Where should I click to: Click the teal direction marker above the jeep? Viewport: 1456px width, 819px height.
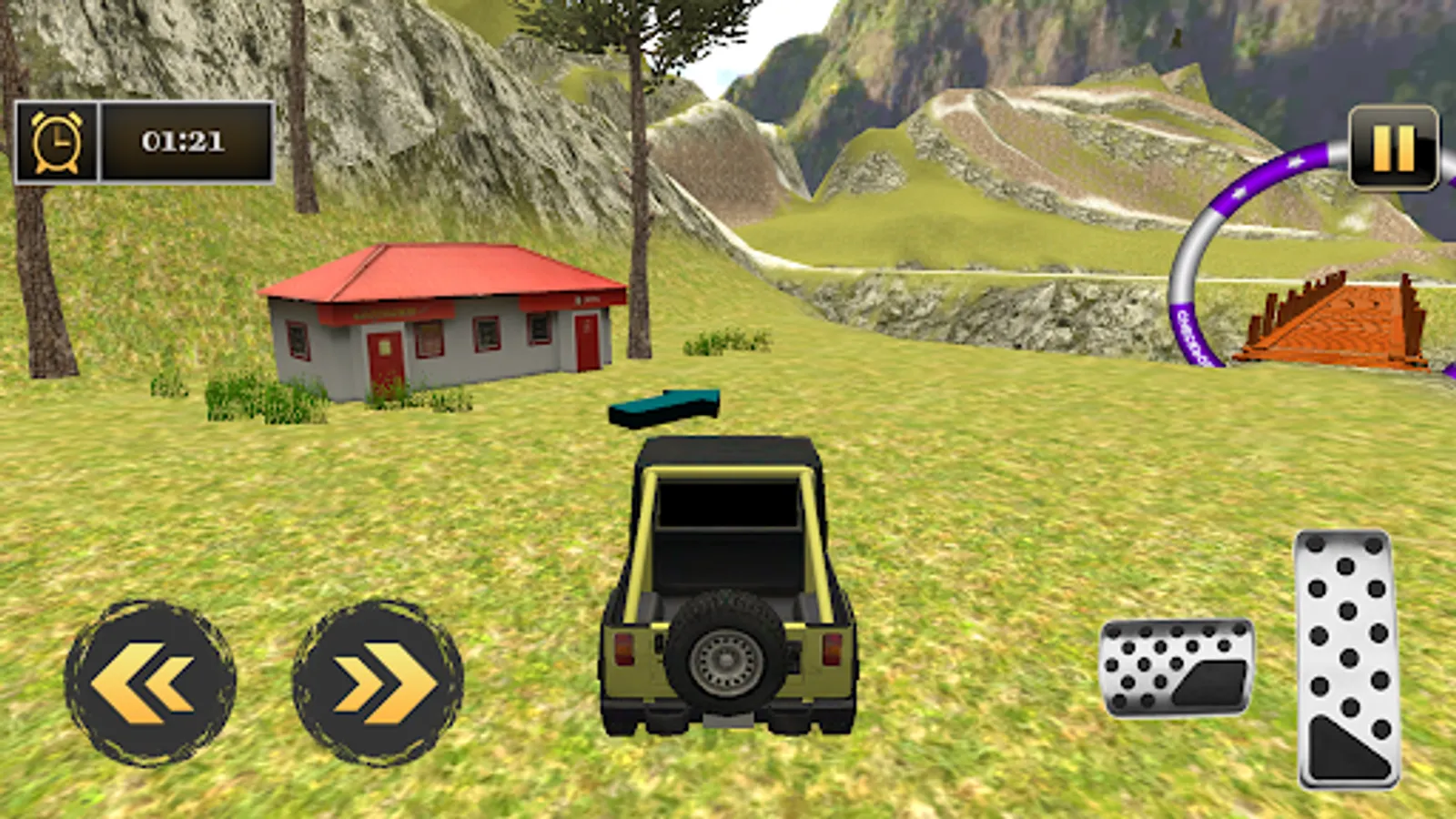coord(664,408)
